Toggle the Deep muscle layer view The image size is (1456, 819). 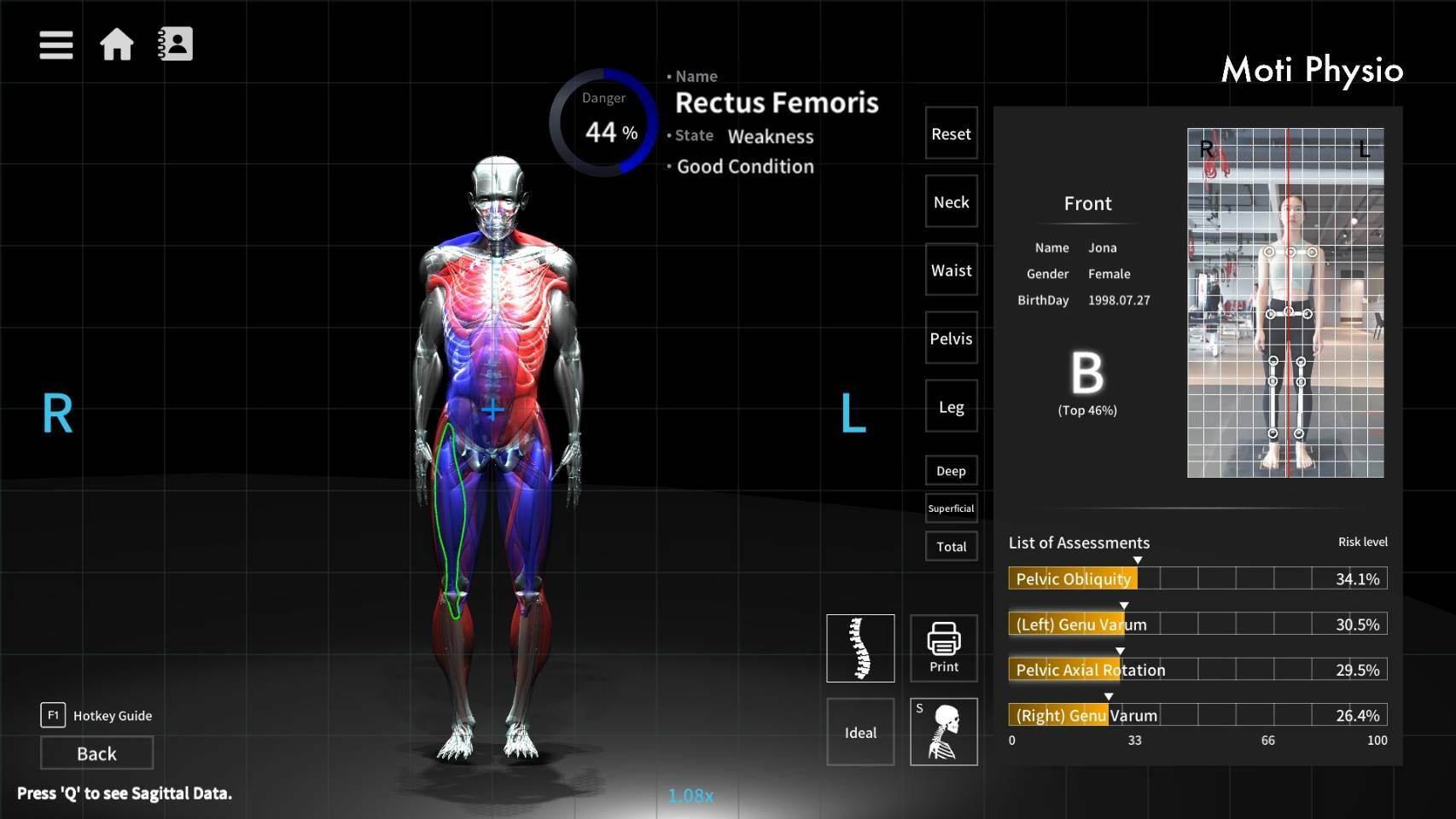click(950, 470)
